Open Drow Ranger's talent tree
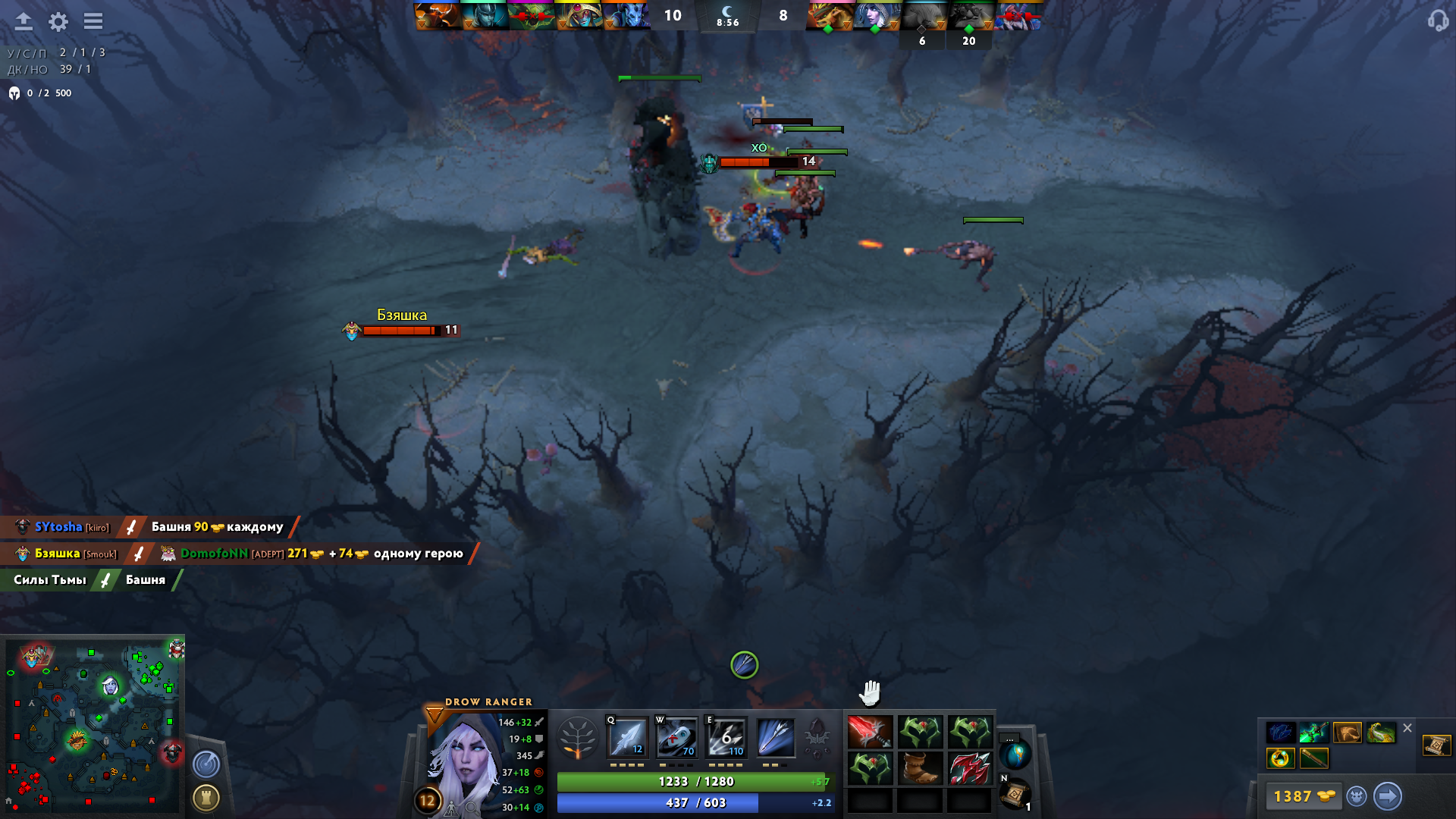Viewport: 1456px width, 819px height. (578, 737)
